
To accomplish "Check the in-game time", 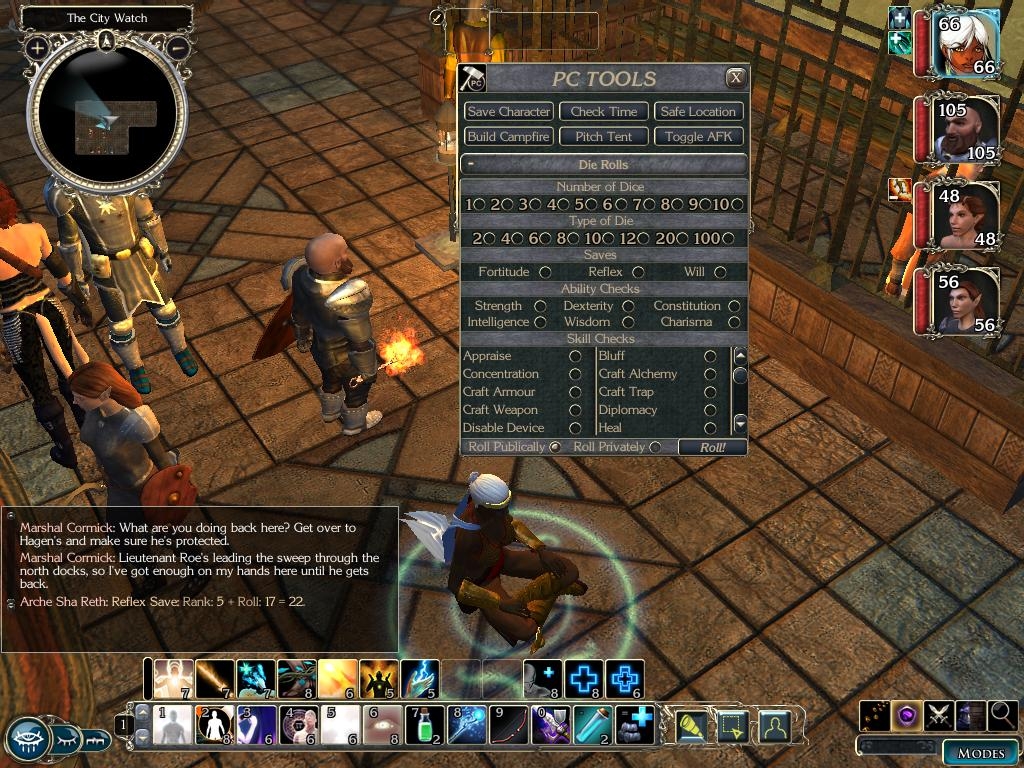I will point(603,111).
